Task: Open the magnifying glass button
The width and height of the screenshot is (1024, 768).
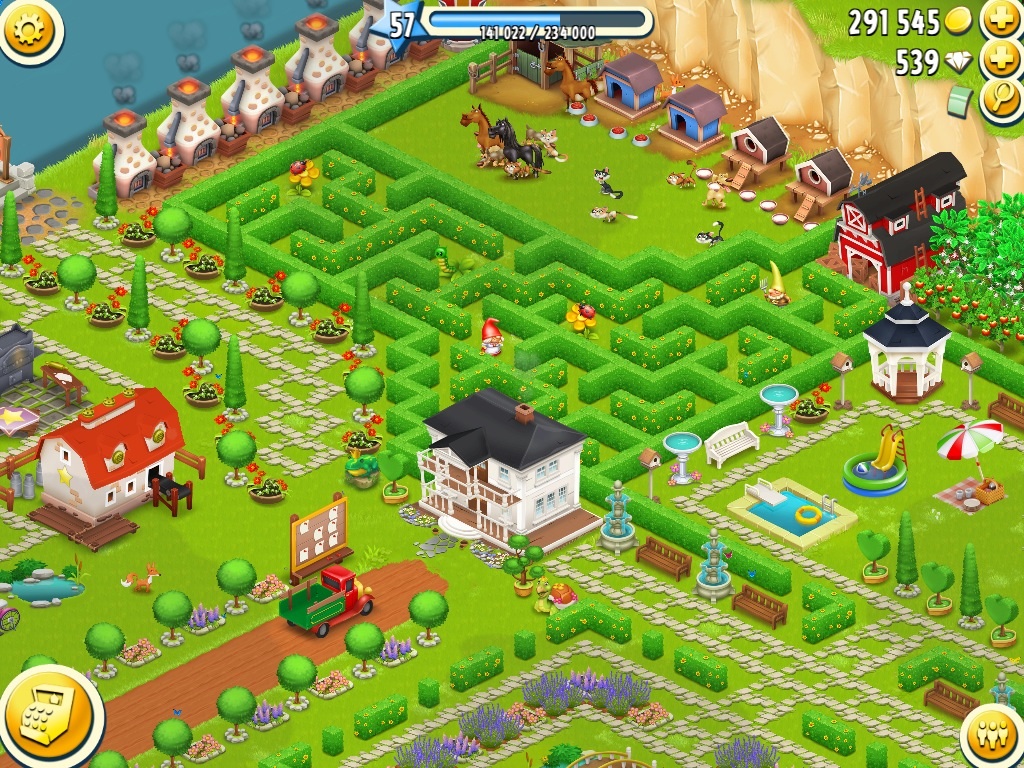Action: coord(1000,100)
